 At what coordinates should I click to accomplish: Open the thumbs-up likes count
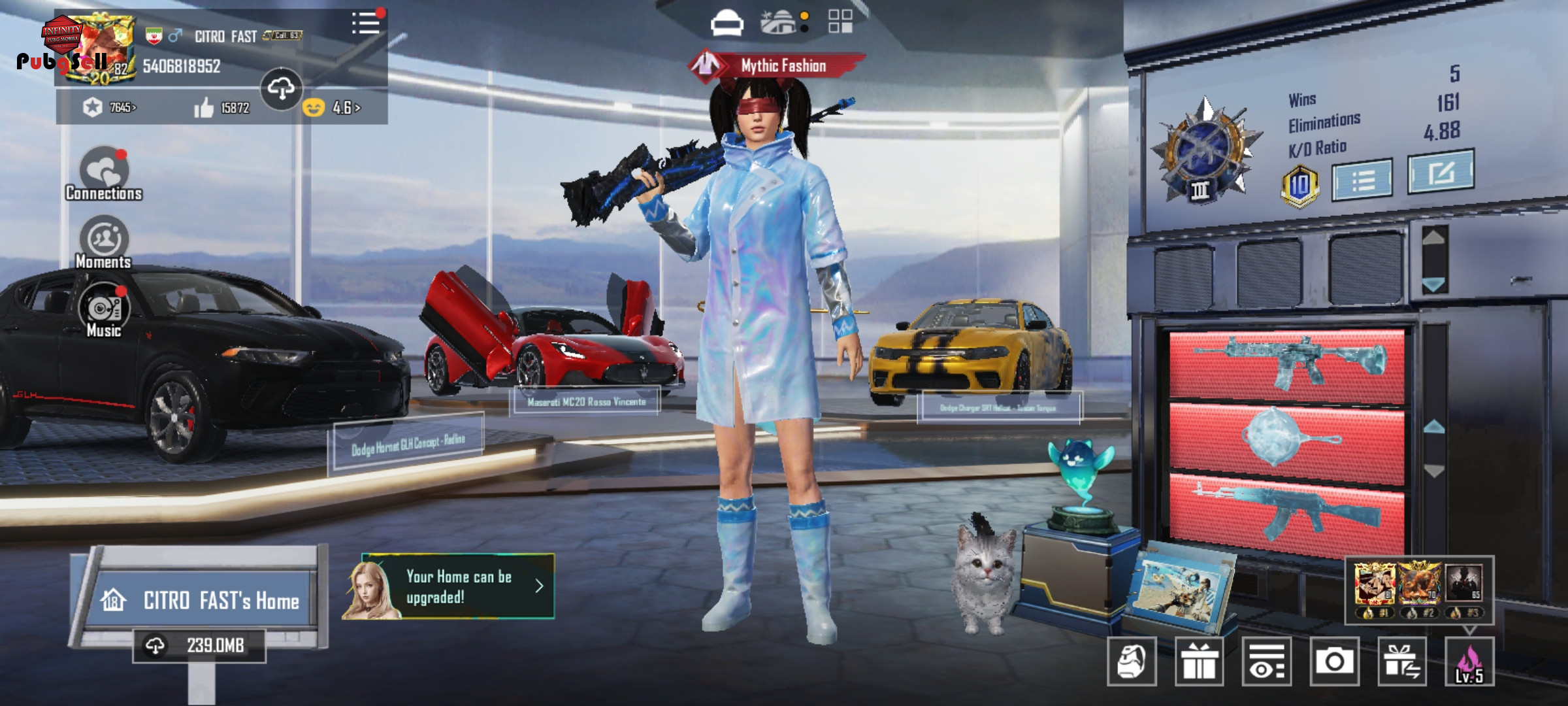221,108
